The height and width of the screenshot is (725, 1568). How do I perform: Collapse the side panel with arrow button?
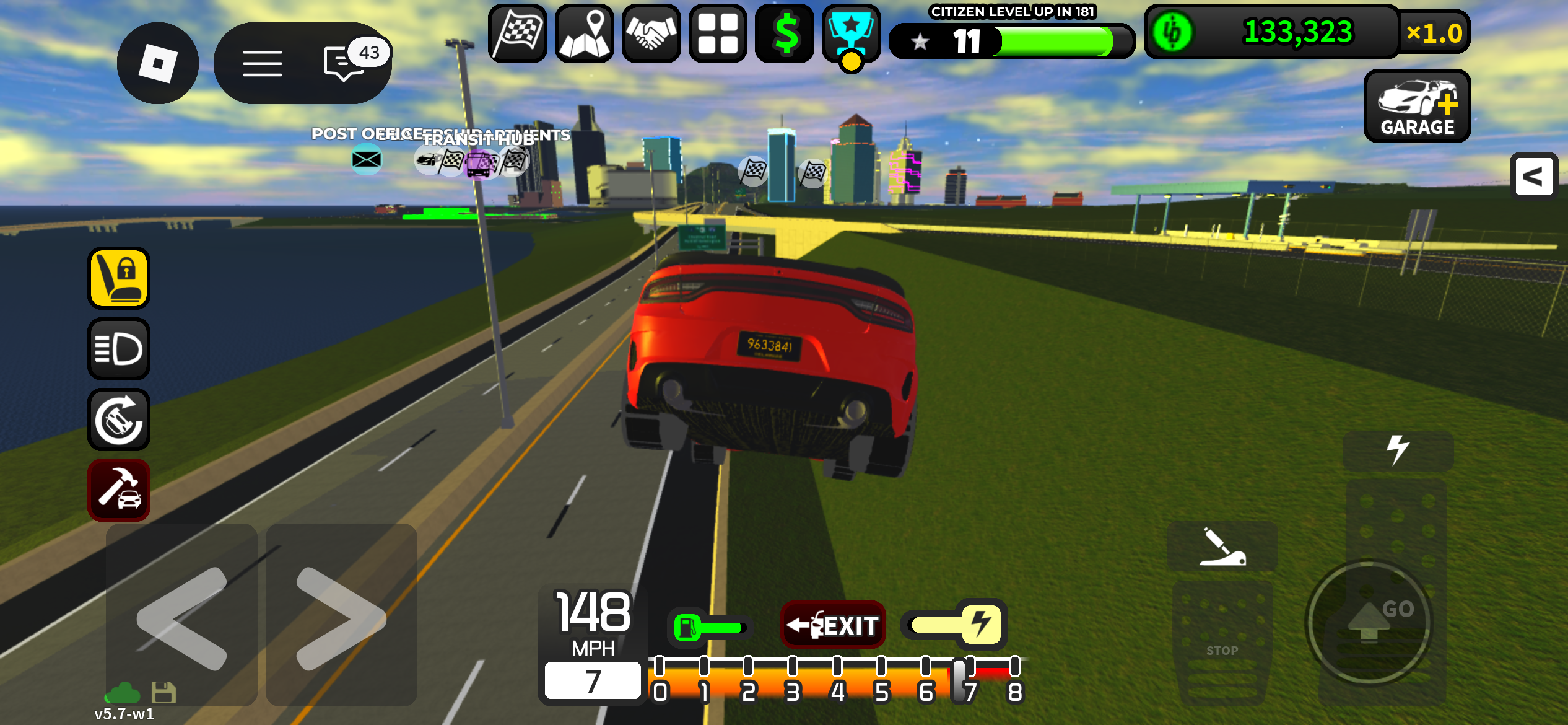pos(1533,177)
